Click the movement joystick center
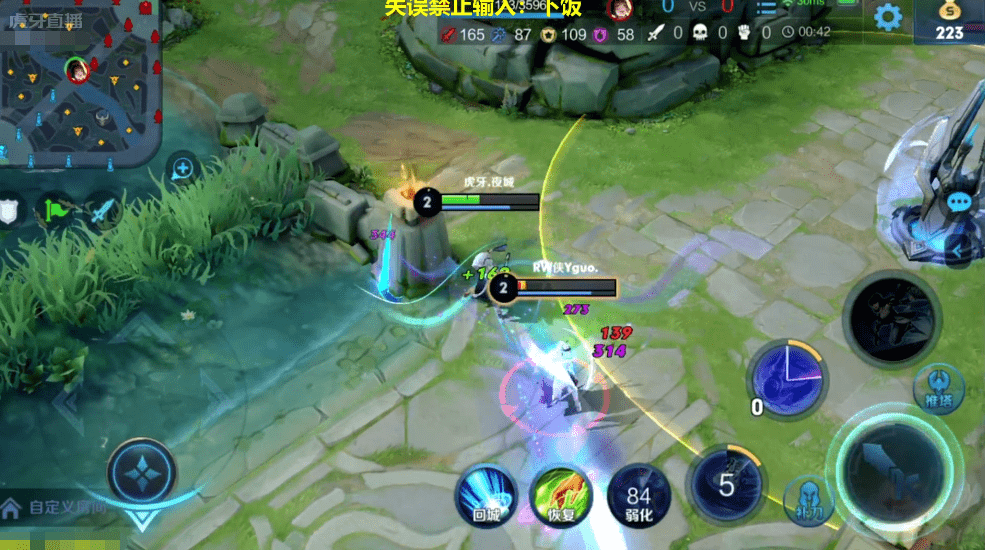The width and height of the screenshot is (985, 550). tap(141, 468)
